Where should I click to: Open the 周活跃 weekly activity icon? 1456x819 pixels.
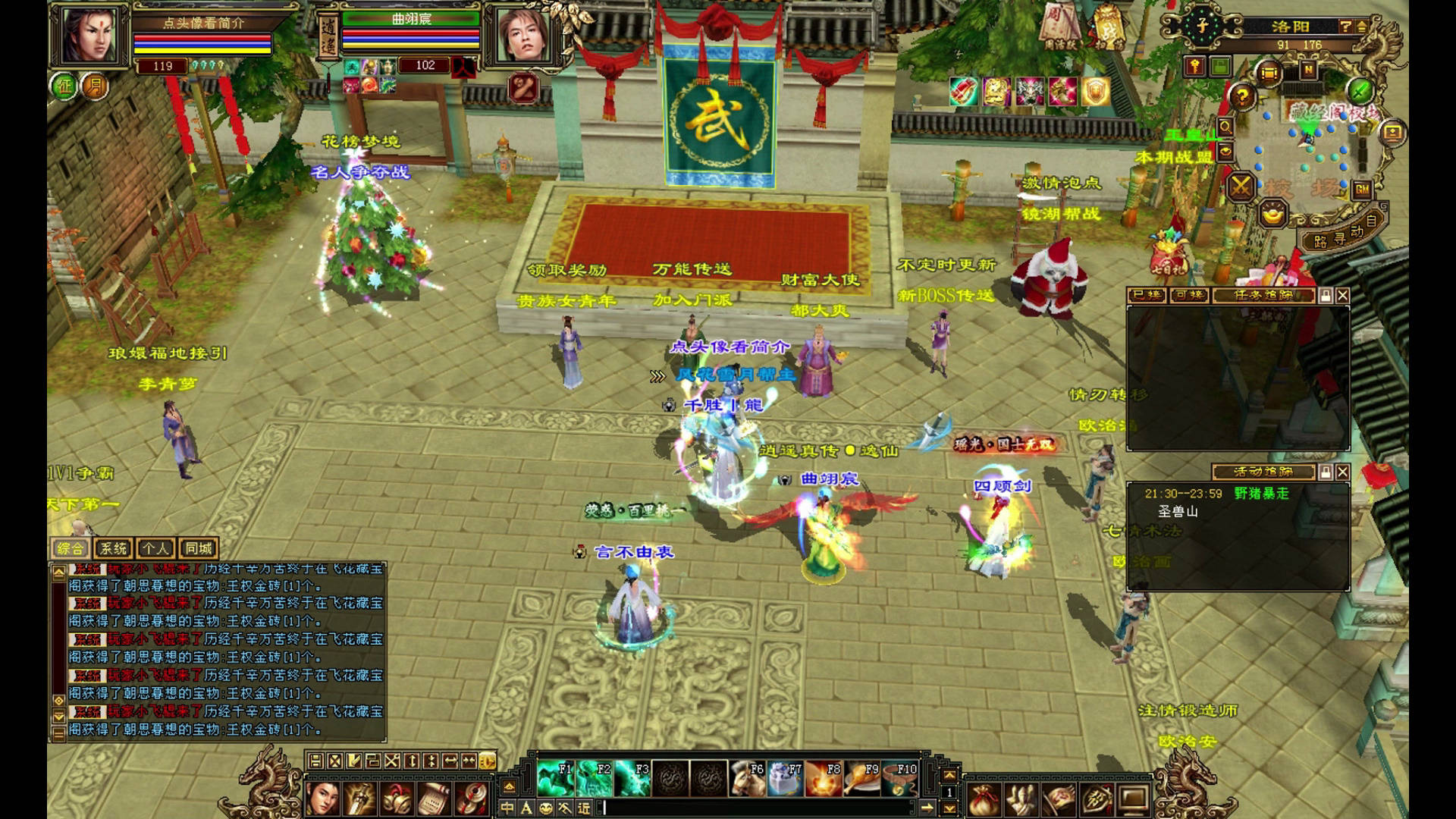tap(1060, 28)
